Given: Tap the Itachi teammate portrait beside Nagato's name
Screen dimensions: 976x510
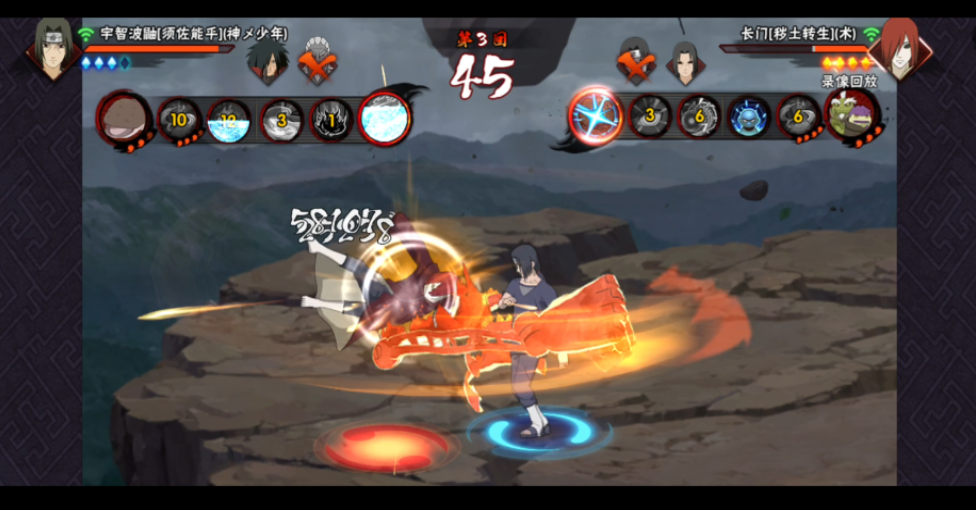Looking at the screenshot, I should click(685, 61).
